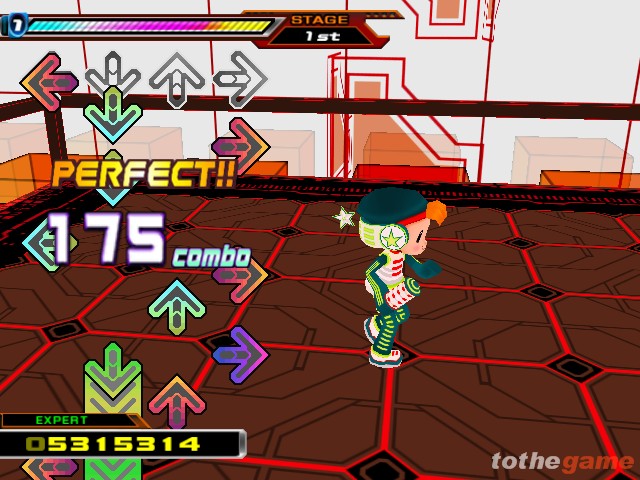
Task: Activate the gray right arrow step-zone receptor
Action: coord(240,78)
